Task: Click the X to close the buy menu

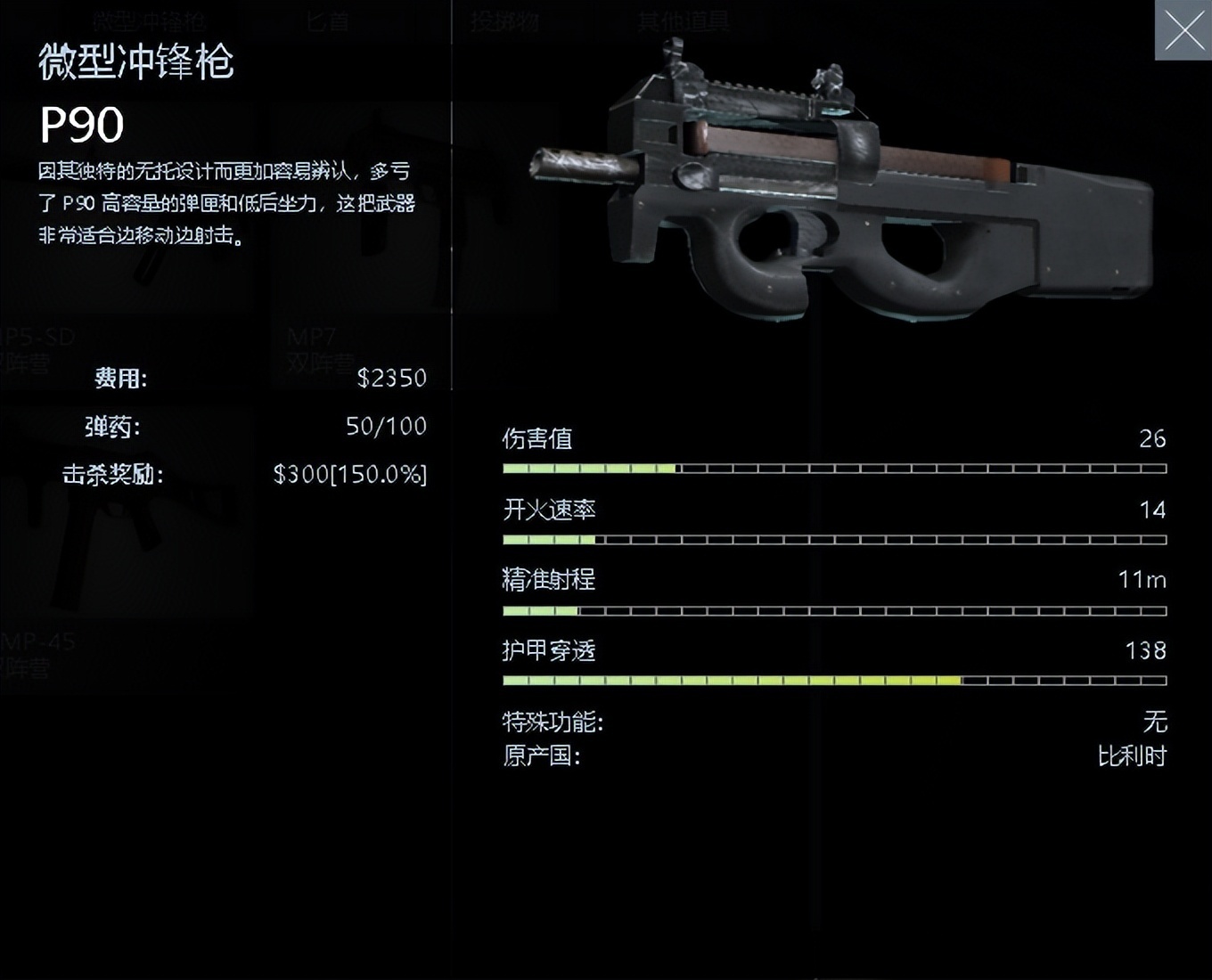Action: (x=1184, y=31)
